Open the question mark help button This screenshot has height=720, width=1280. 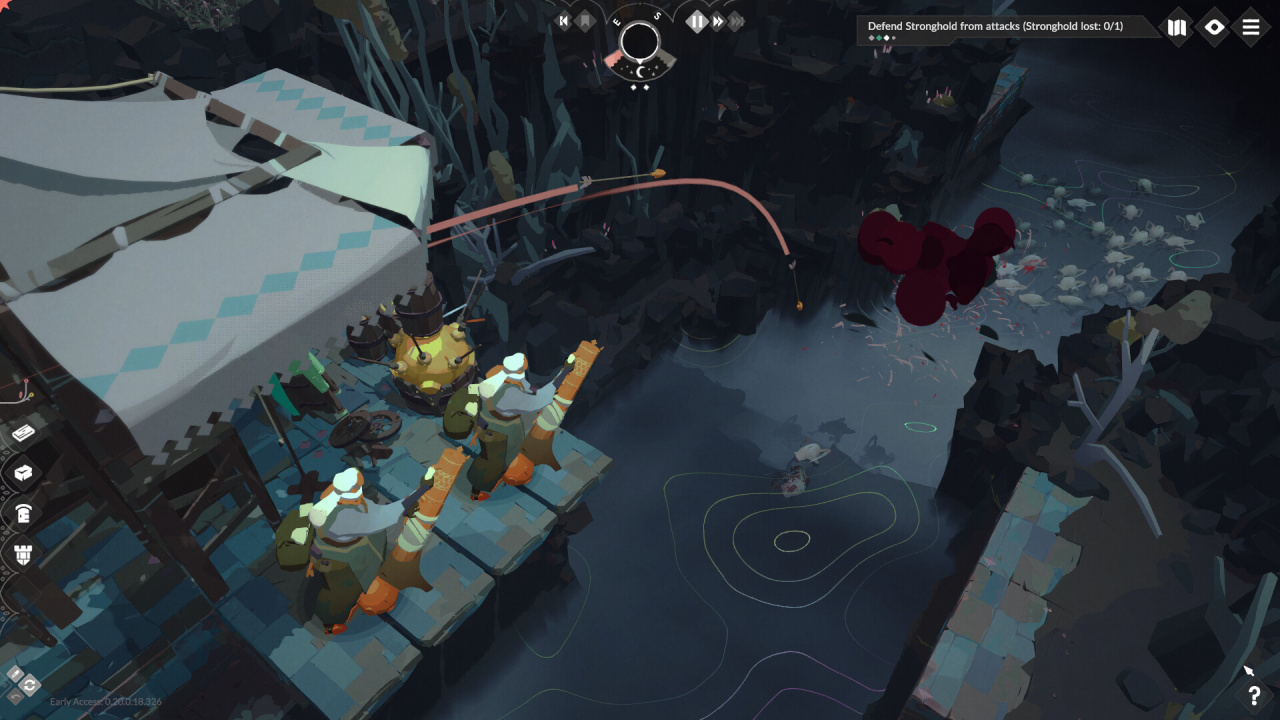click(x=1254, y=696)
